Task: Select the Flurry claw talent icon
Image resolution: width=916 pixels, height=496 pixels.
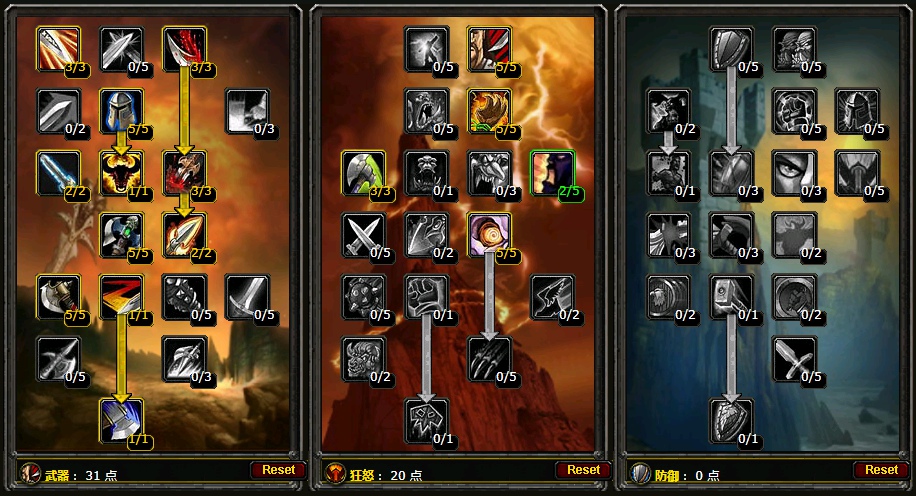Action: coord(489,358)
